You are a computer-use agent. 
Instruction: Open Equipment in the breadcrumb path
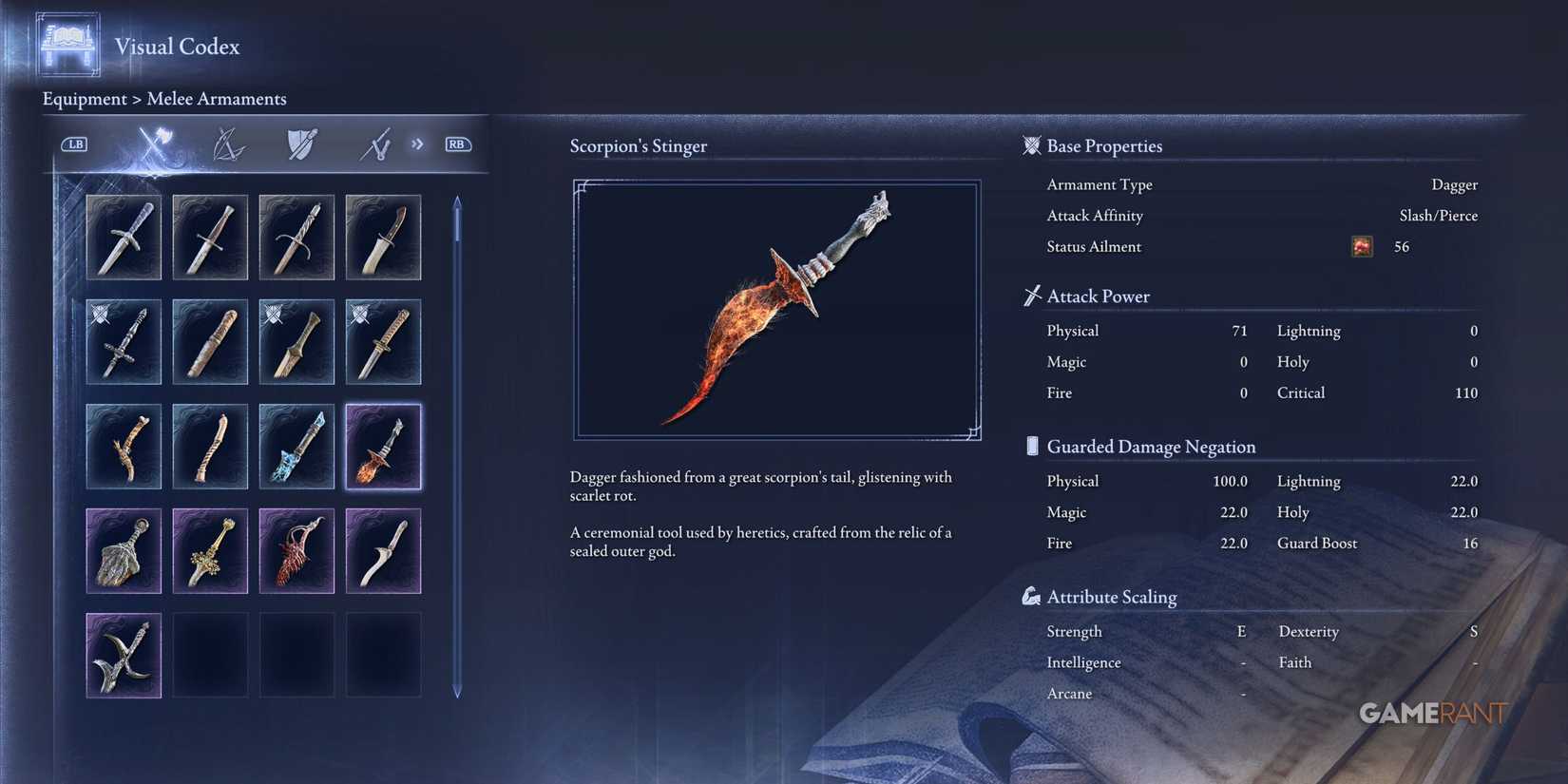click(85, 99)
